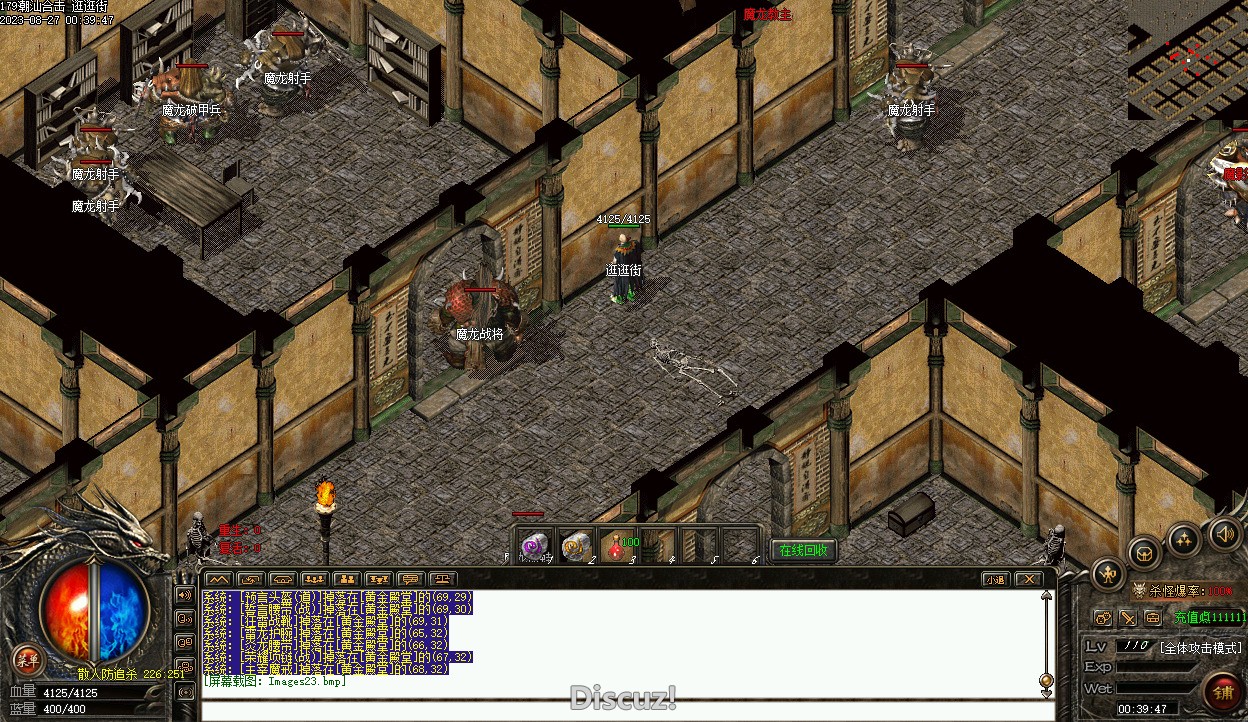The width and height of the screenshot is (1248, 722).
Task: Click the balance scales chat toolbar button
Action: [x=442, y=579]
